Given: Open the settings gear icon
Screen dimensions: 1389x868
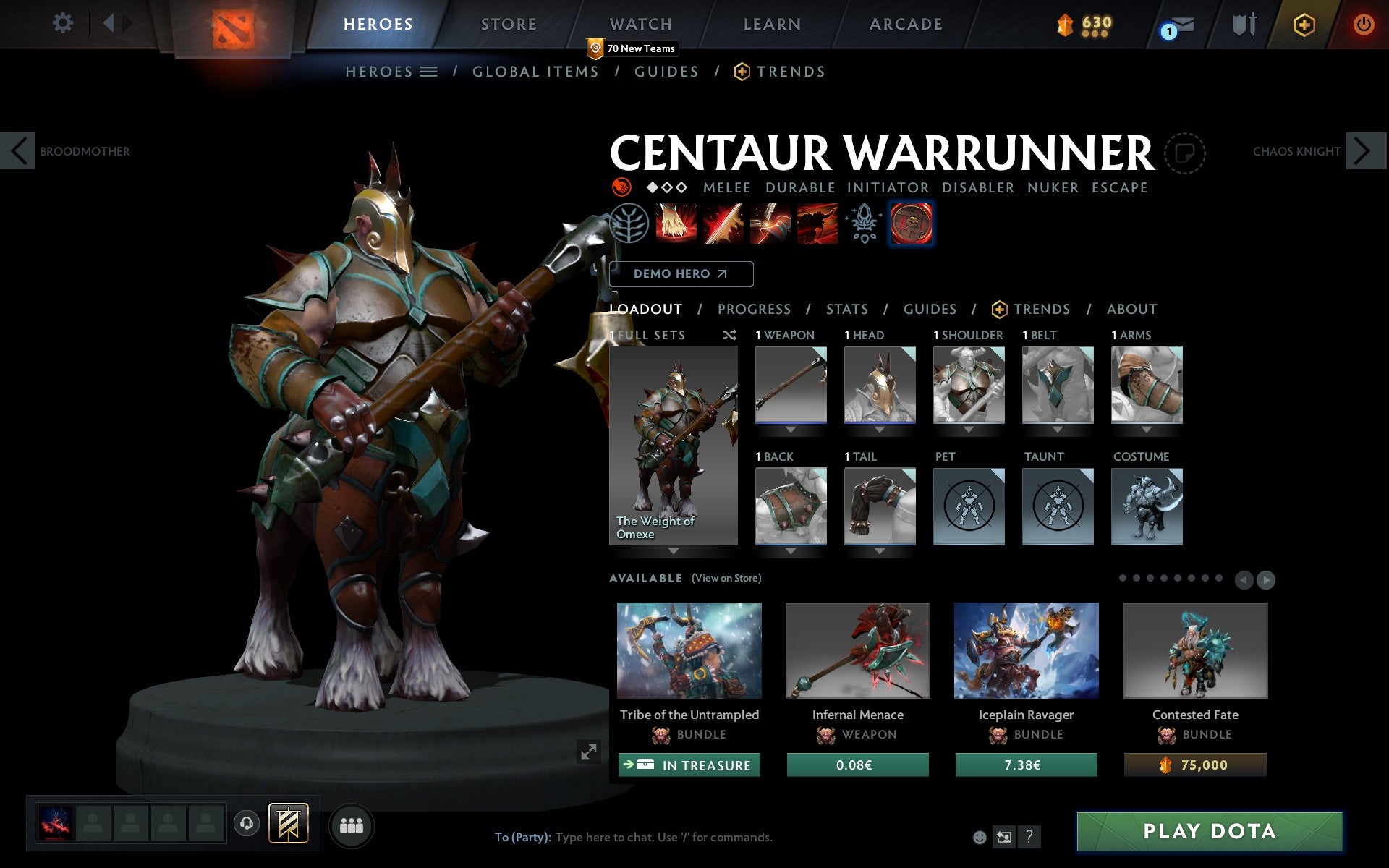Looking at the screenshot, I should pyautogui.click(x=64, y=24).
